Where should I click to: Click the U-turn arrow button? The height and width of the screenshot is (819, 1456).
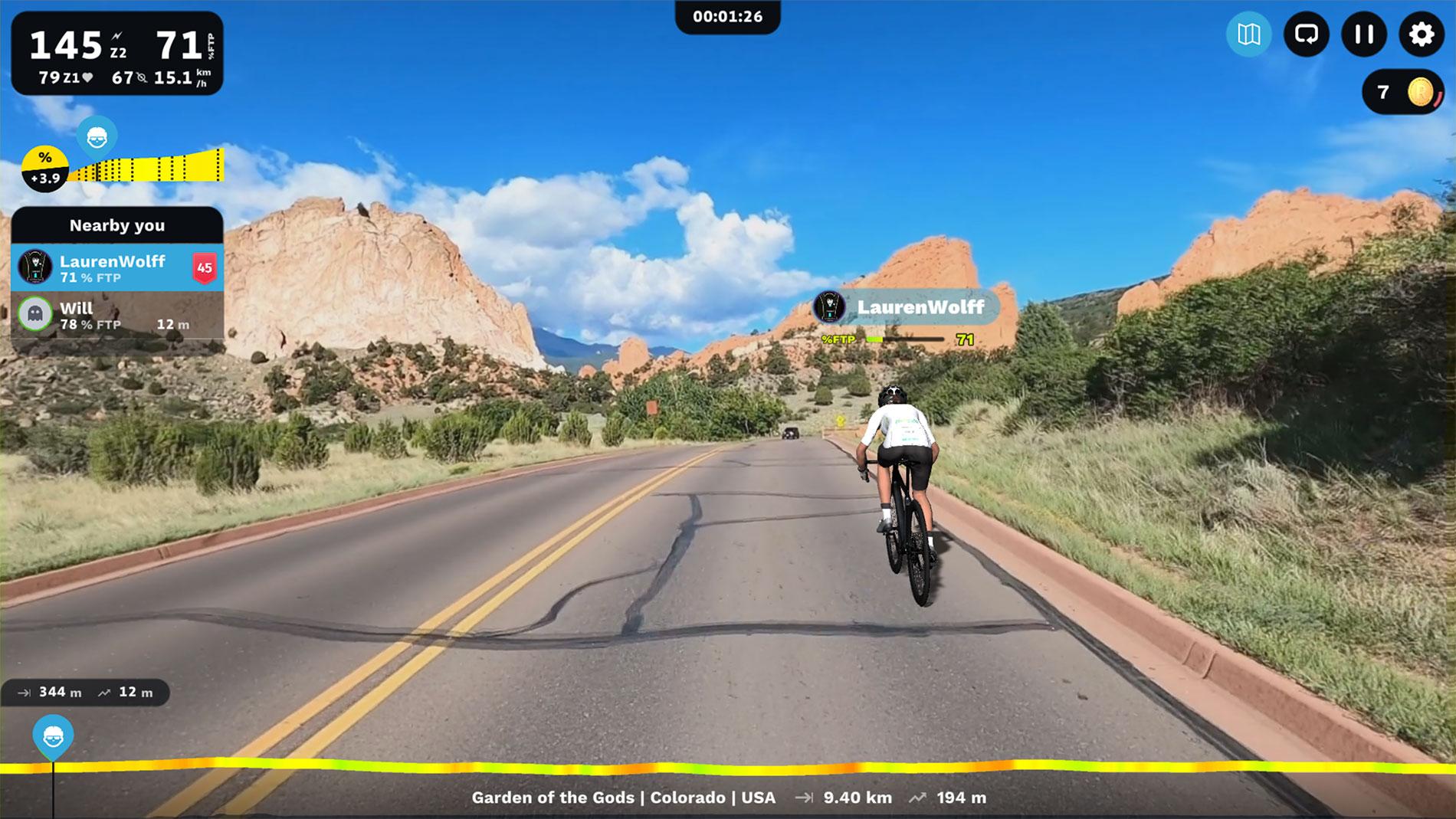[1306, 34]
